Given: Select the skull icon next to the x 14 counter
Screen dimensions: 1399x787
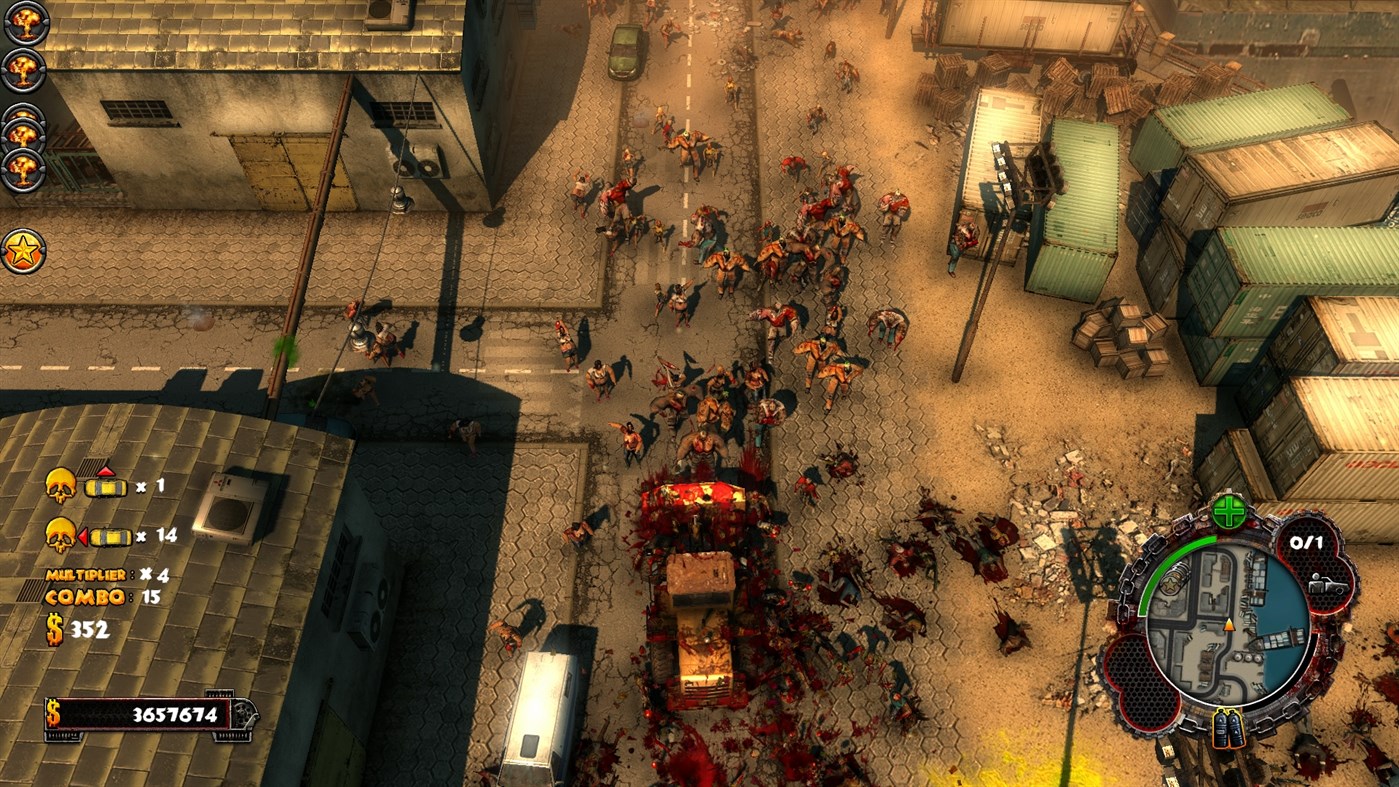Looking at the screenshot, I should (62, 535).
